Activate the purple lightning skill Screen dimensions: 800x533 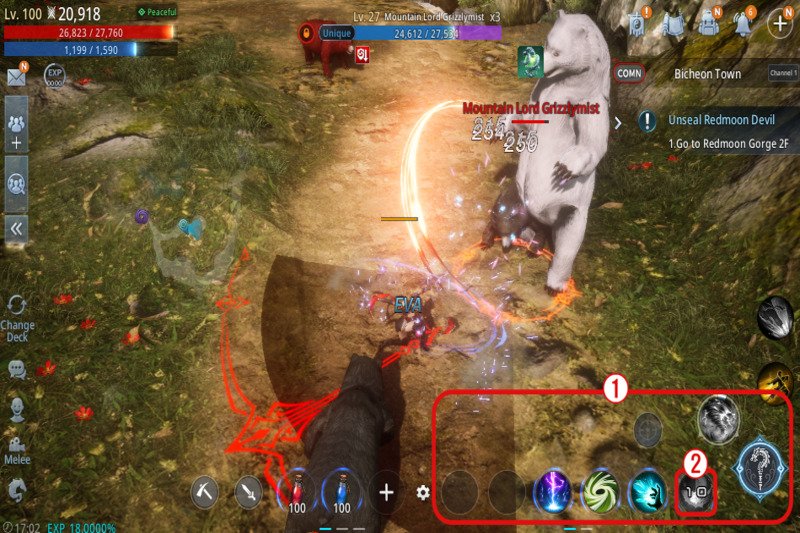tap(552, 491)
